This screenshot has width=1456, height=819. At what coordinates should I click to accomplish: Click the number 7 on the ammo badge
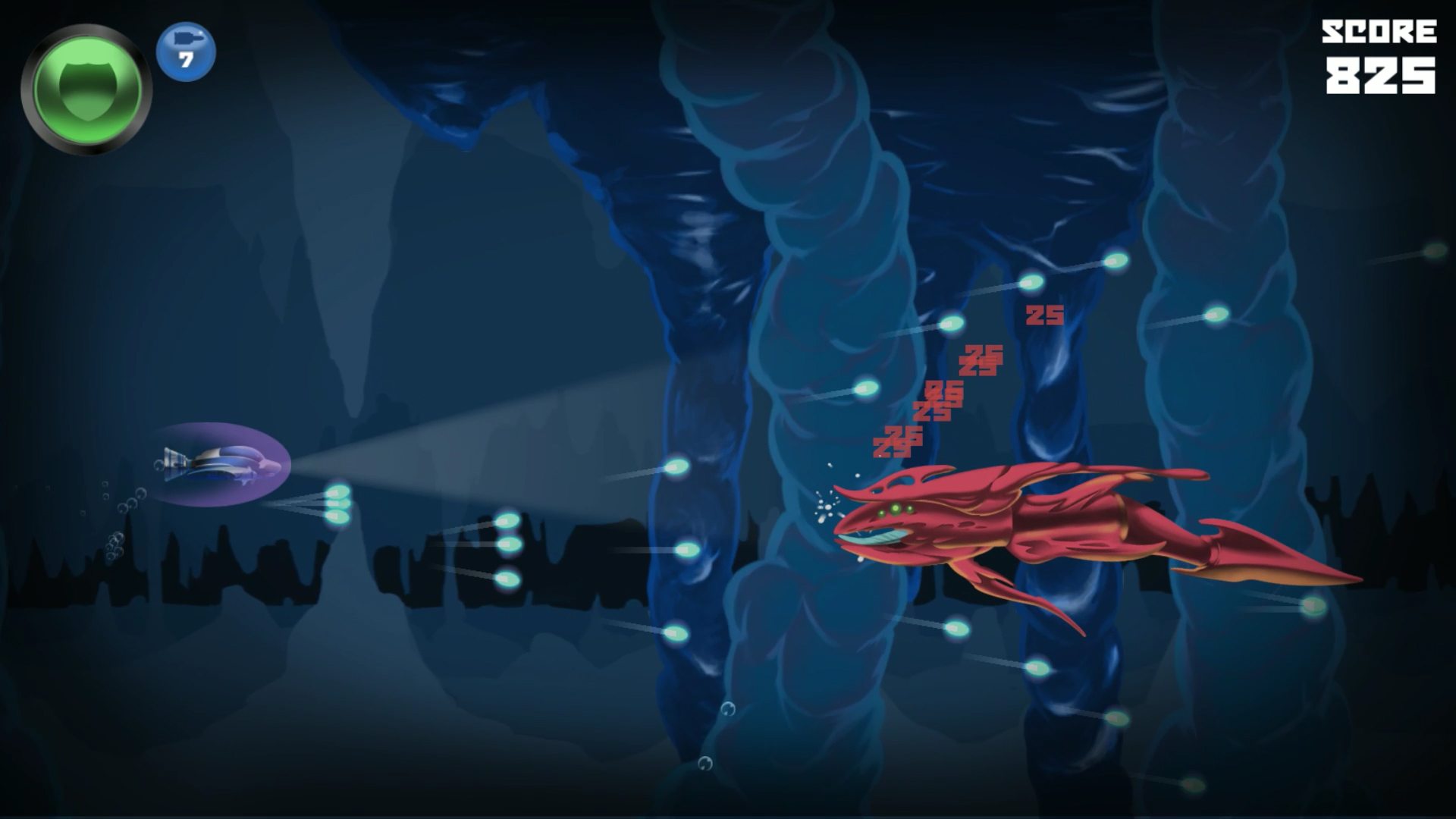(x=184, y=61)
